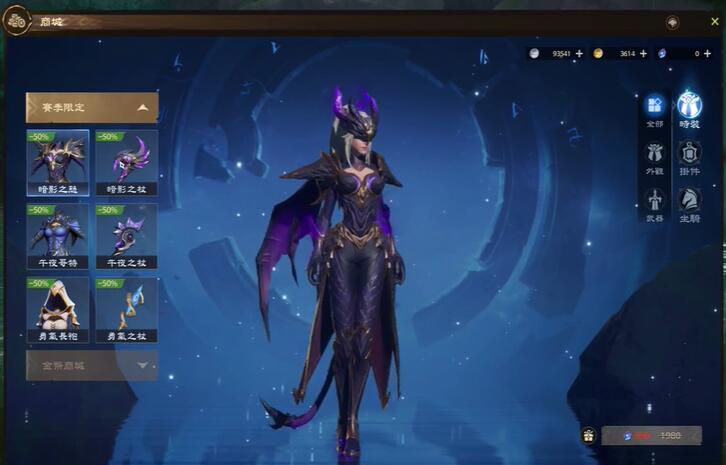Choose the 午夜之杖 staff item
This screenshot has width=726, height=465.
click(126, 236)
